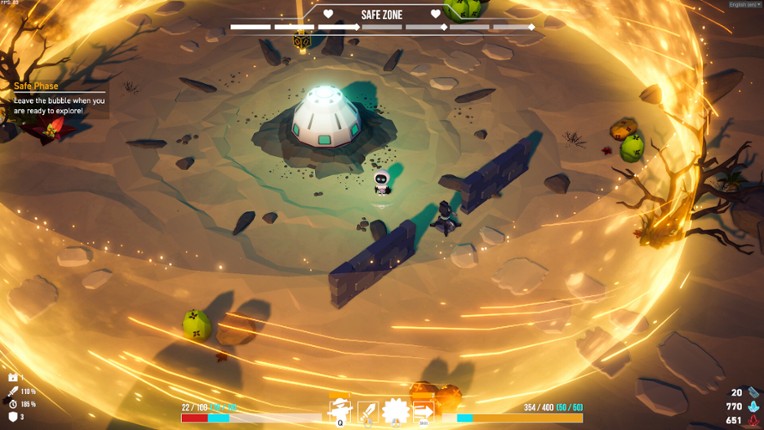Activate the hat-wearing character ability icon
Image resolution: width=764 pixels, height=430 pixels.
click(341, 410)
